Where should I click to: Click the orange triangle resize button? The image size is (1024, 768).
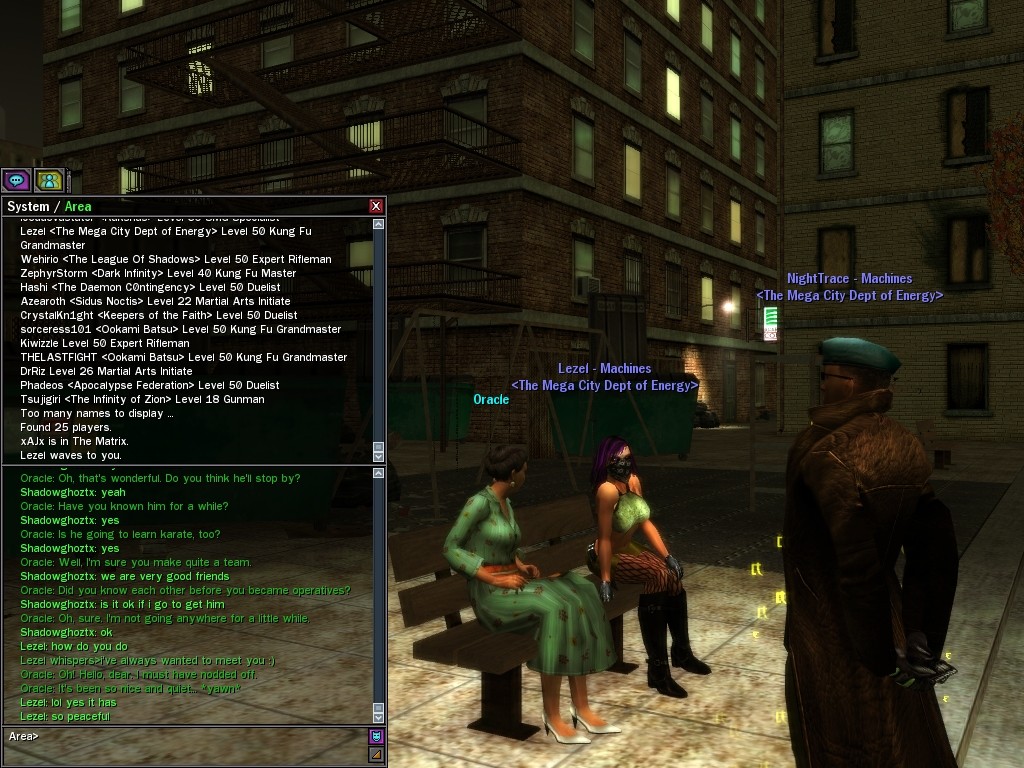[376, 755]
